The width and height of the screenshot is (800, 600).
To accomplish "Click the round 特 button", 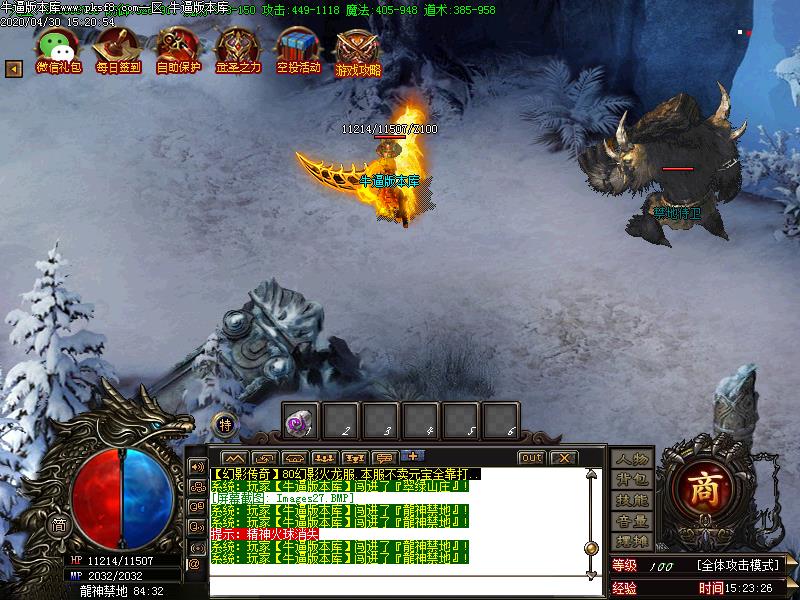I will pos(226,424).
